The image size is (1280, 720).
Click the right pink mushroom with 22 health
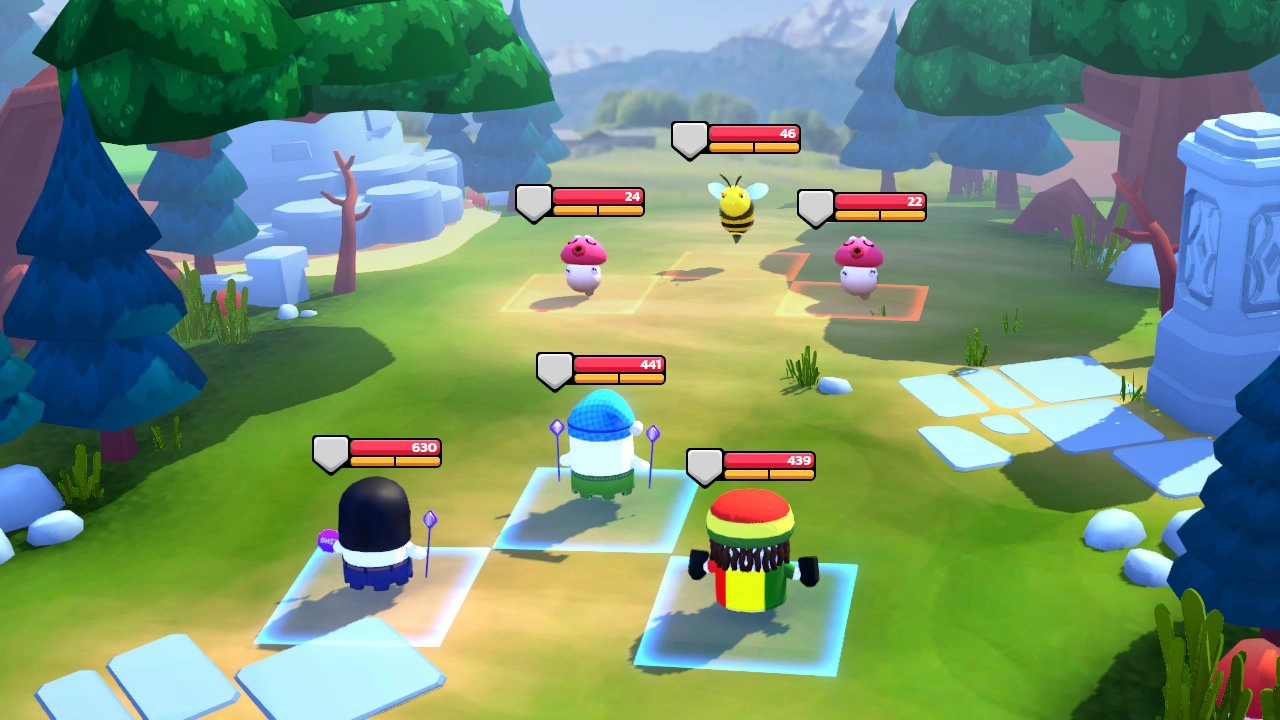click(x=856, y=270)
